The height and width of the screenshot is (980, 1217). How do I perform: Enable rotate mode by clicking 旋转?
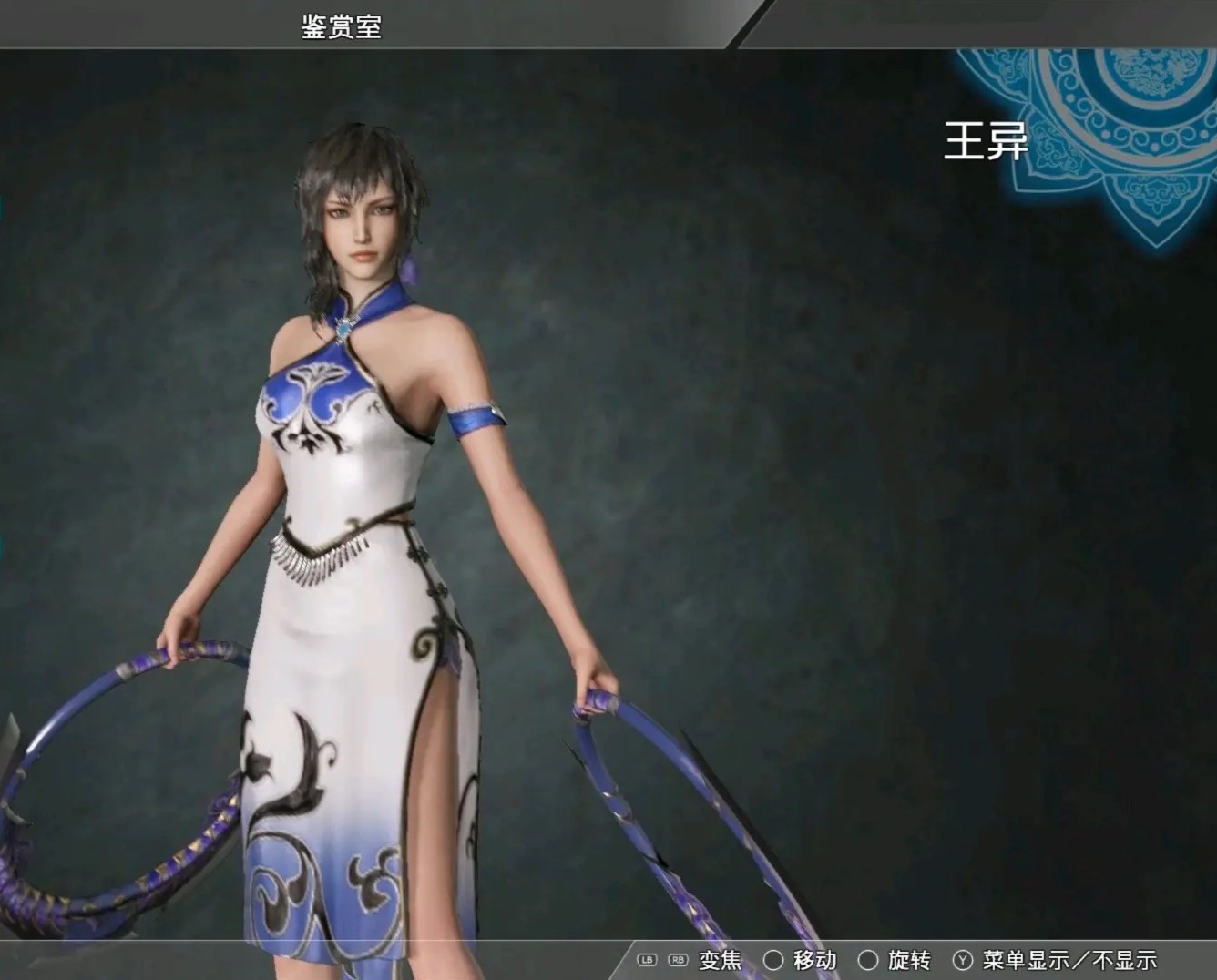910,960
